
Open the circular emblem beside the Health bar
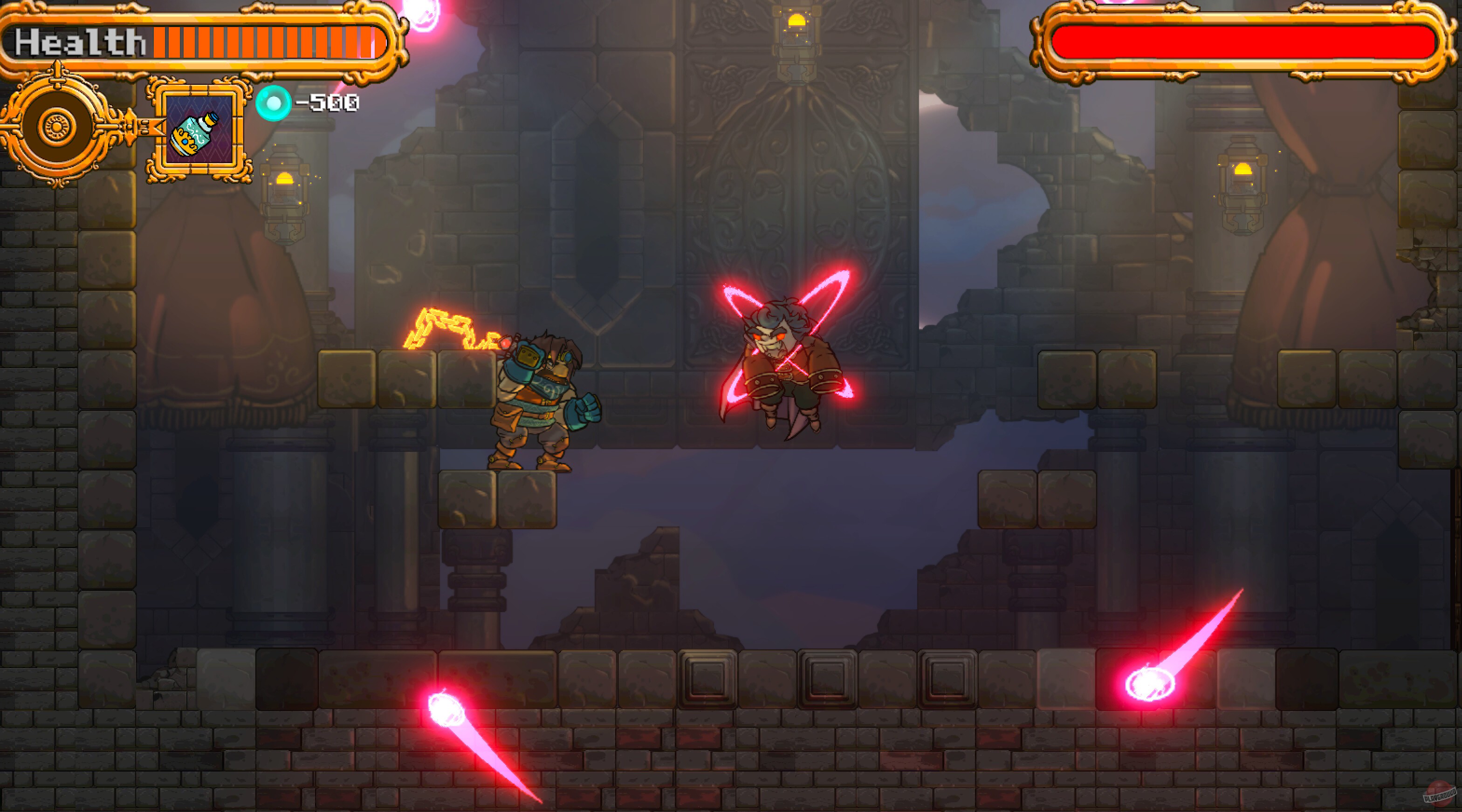(55, 130)
